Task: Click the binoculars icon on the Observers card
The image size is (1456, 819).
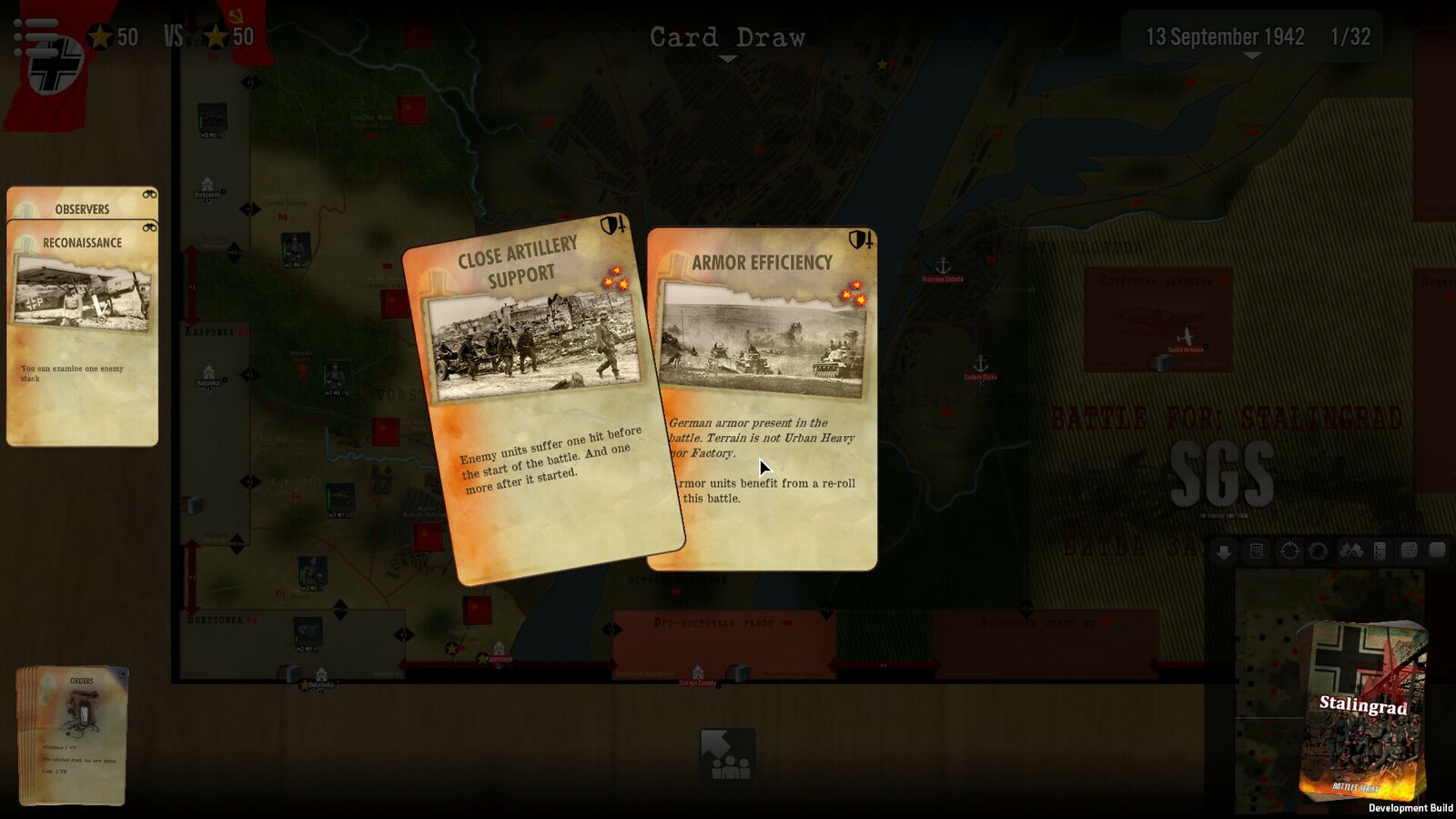Action: [151, 193]
